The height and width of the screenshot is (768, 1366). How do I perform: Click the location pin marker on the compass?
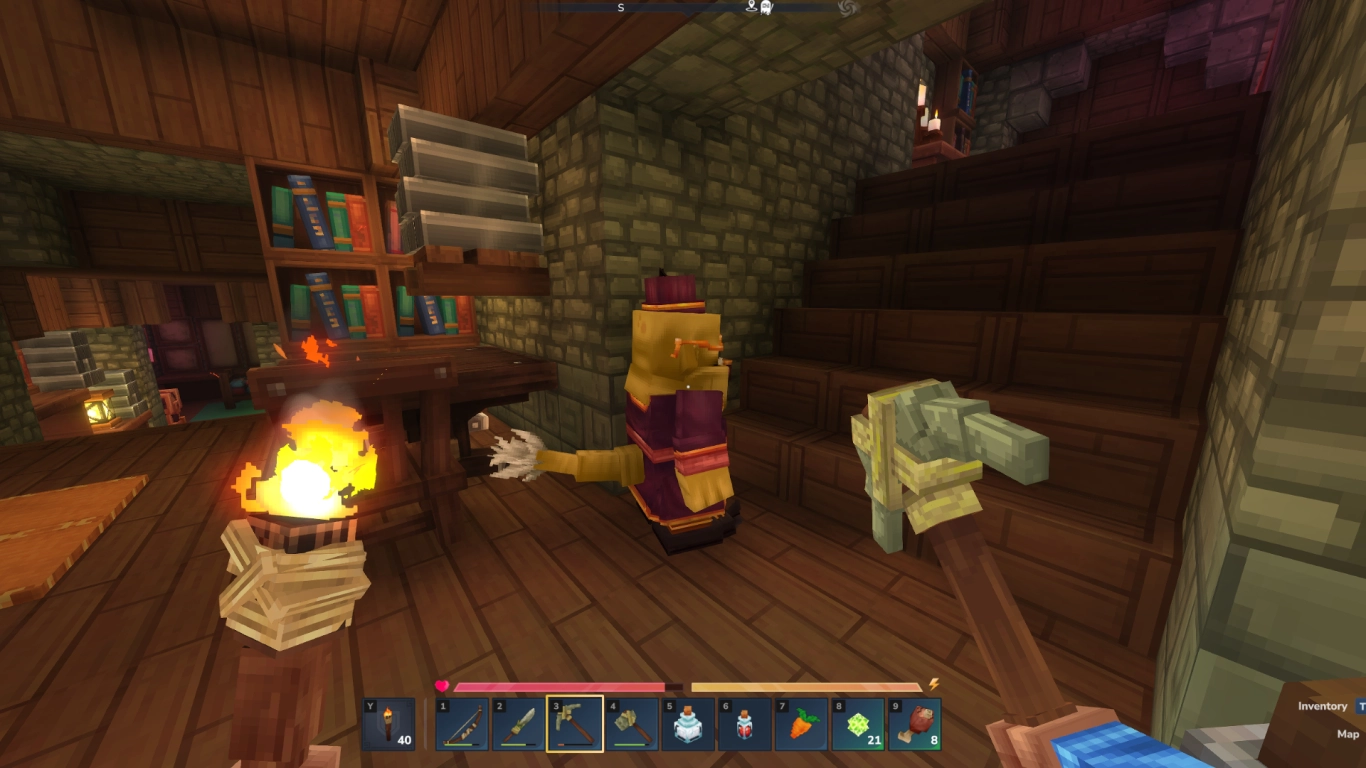[x=751, y=8]
